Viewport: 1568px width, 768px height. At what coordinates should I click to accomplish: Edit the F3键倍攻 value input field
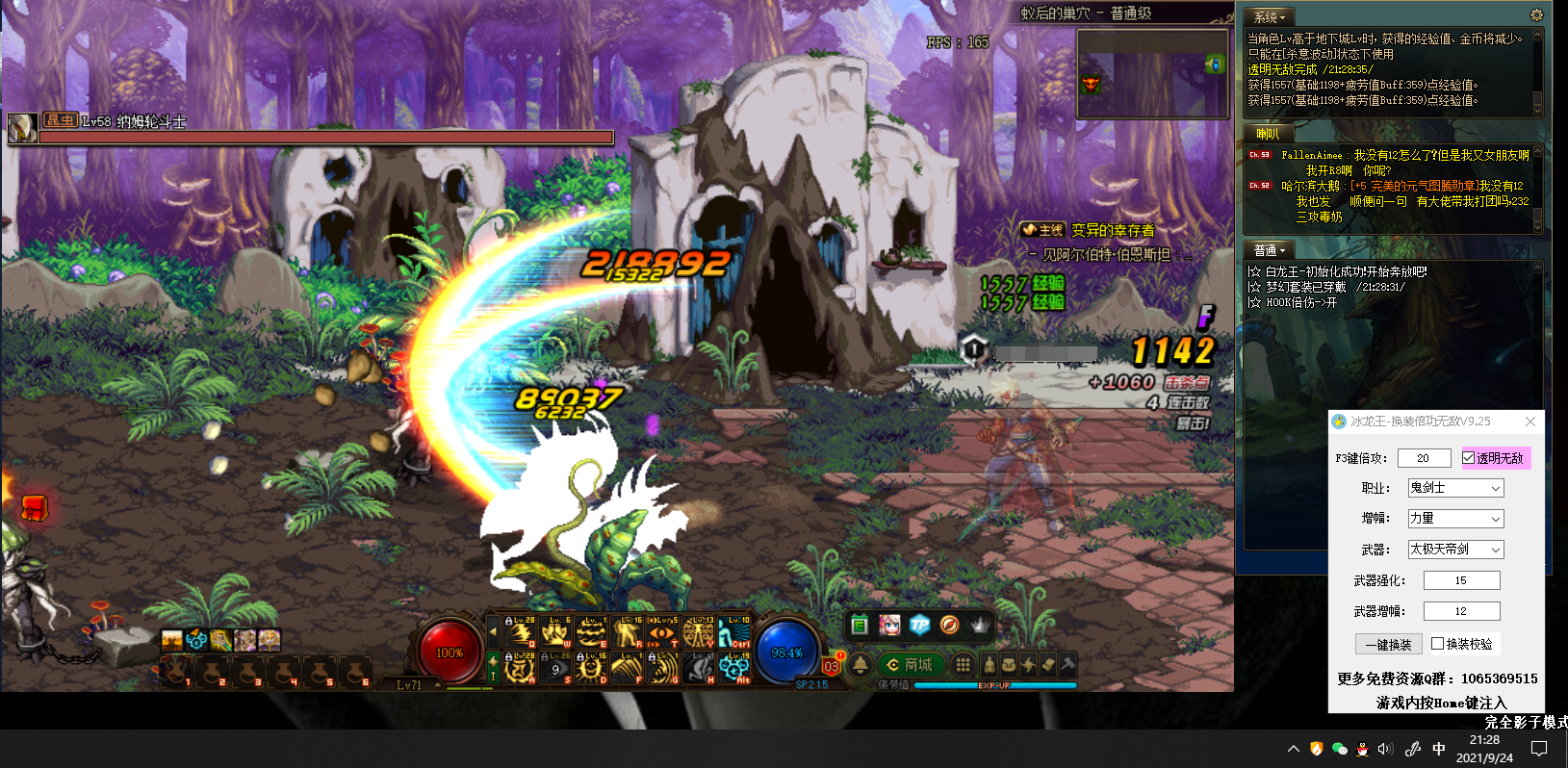[x=1424, y=458]
